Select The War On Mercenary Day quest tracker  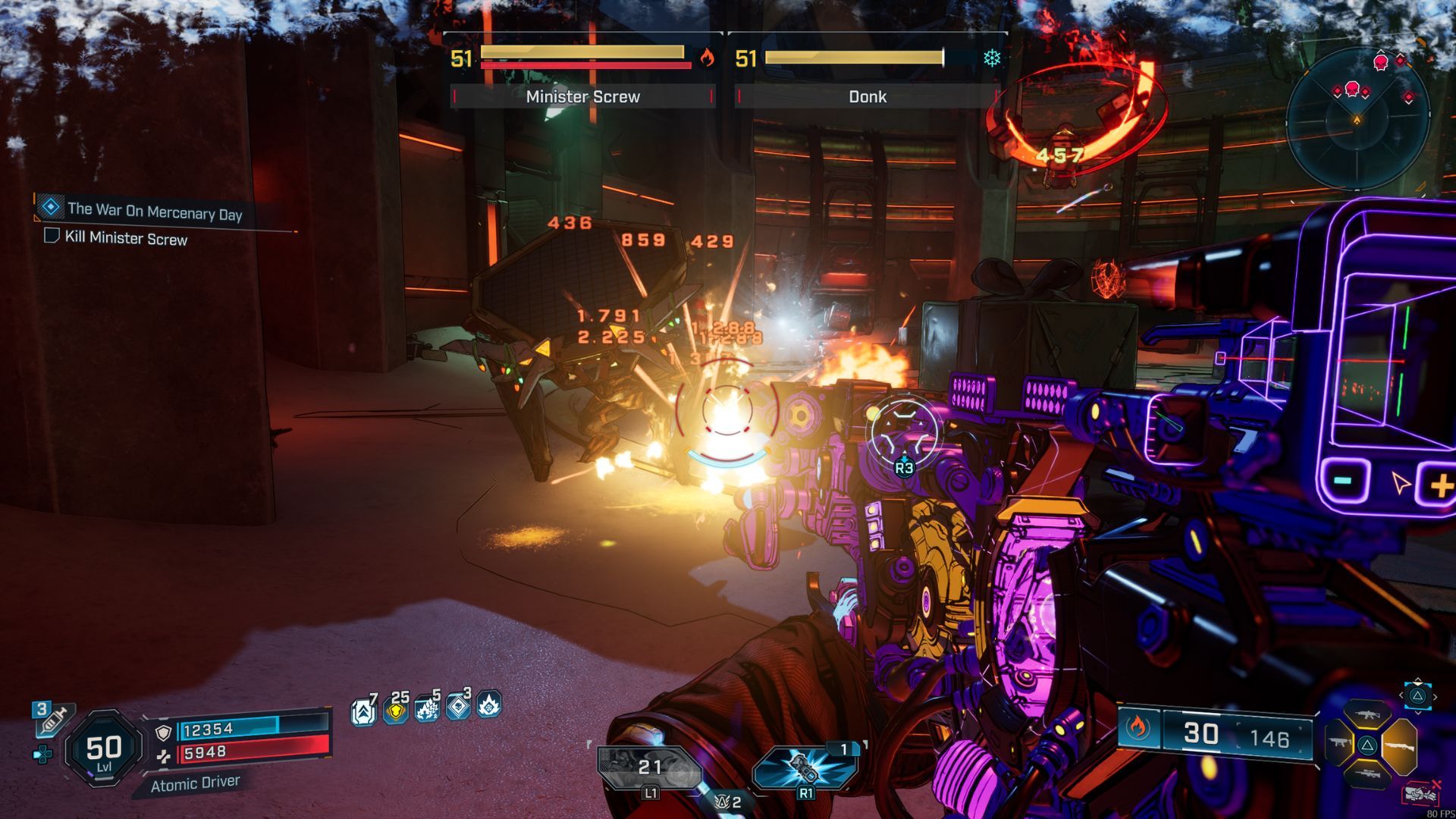click(x=154, y=211)
